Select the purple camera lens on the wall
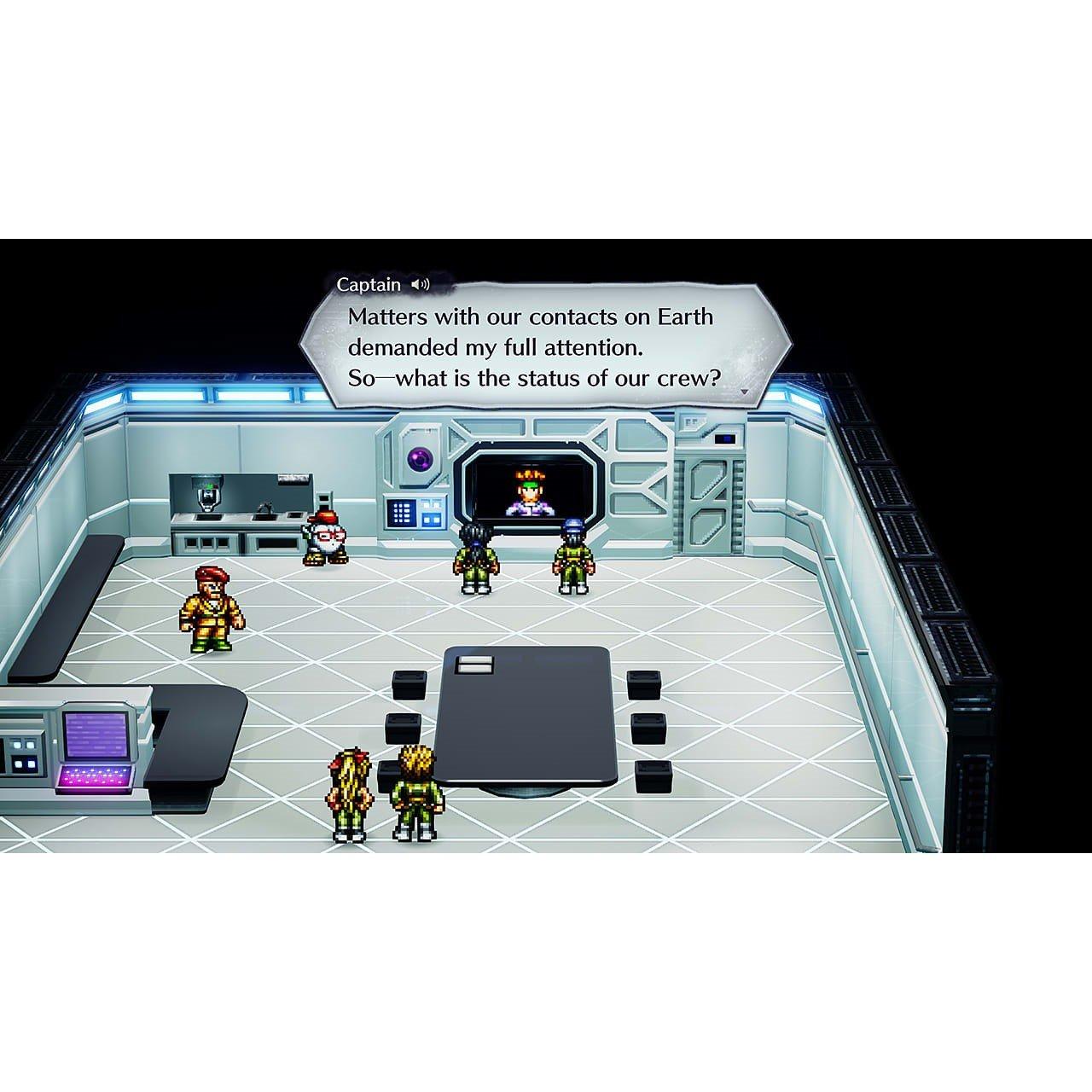The image size is (1092, 1092). (420, 458)
